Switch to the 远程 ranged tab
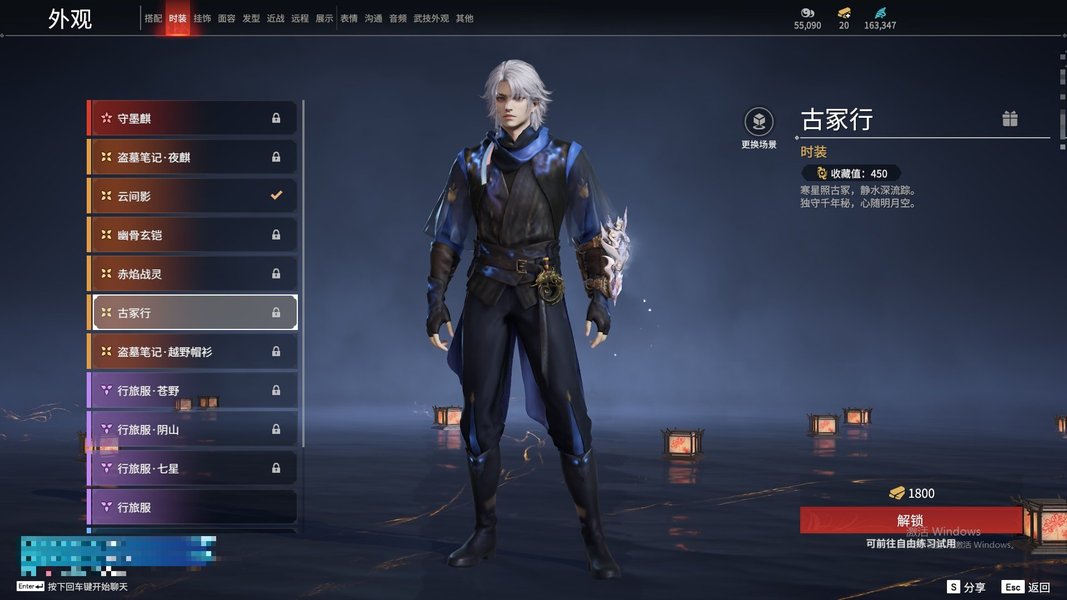The width and height of the screenshot is (1067, 600). 300,19
